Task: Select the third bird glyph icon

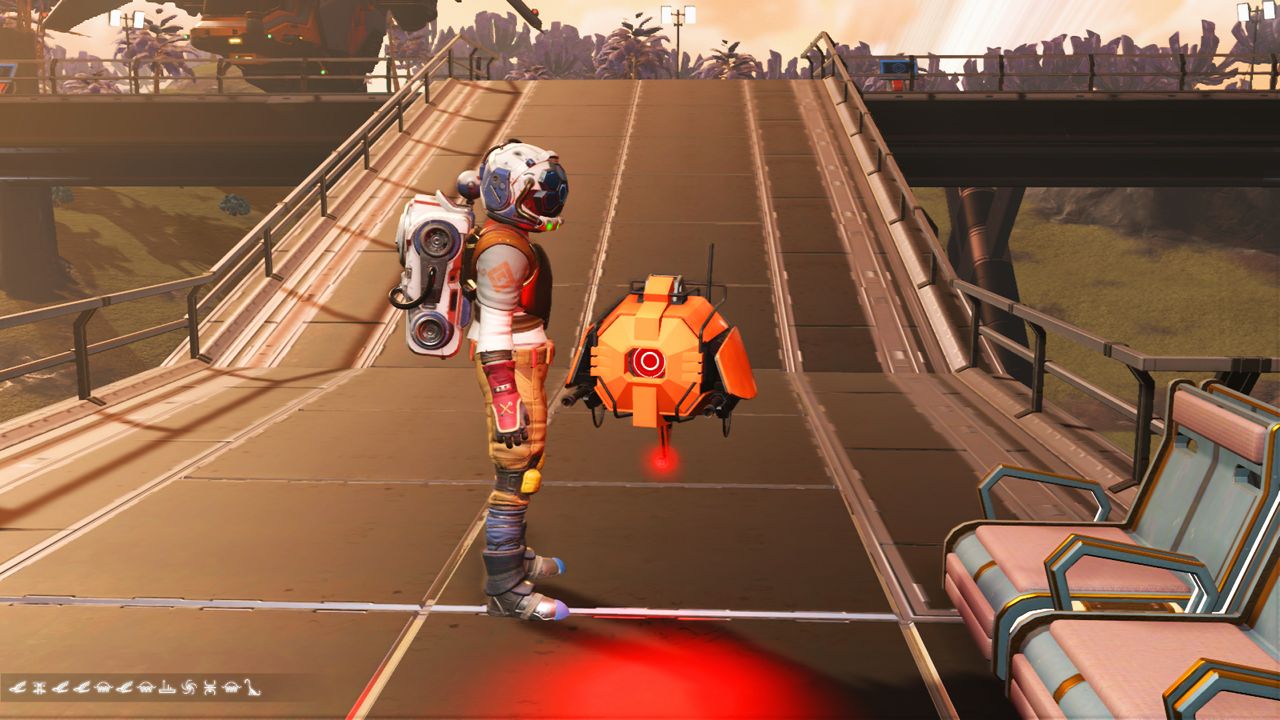Action: (x=81, y=688)
